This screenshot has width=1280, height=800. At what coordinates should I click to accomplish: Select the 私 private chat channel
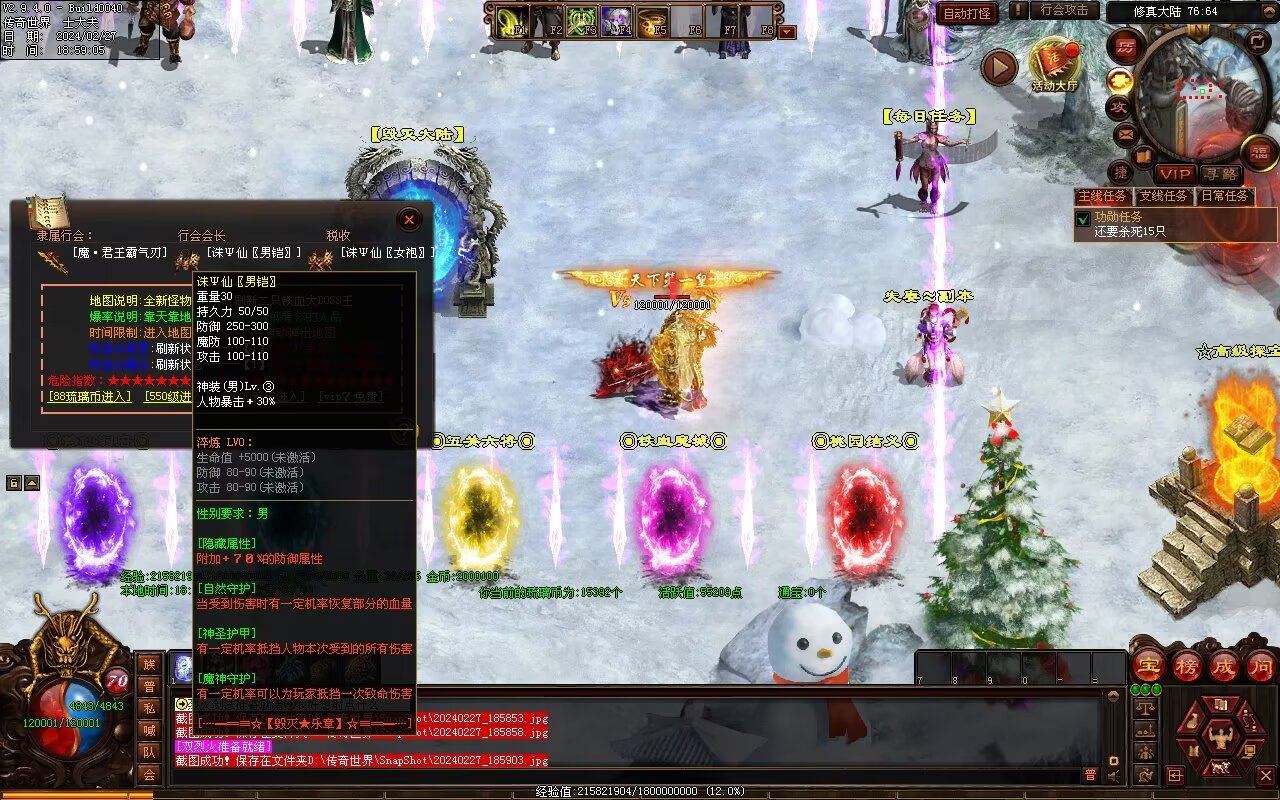[149, 708]
